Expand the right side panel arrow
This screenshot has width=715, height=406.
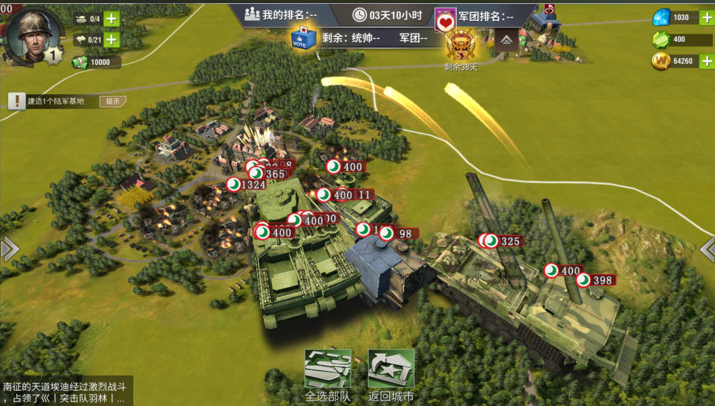(x=707, y=249)
